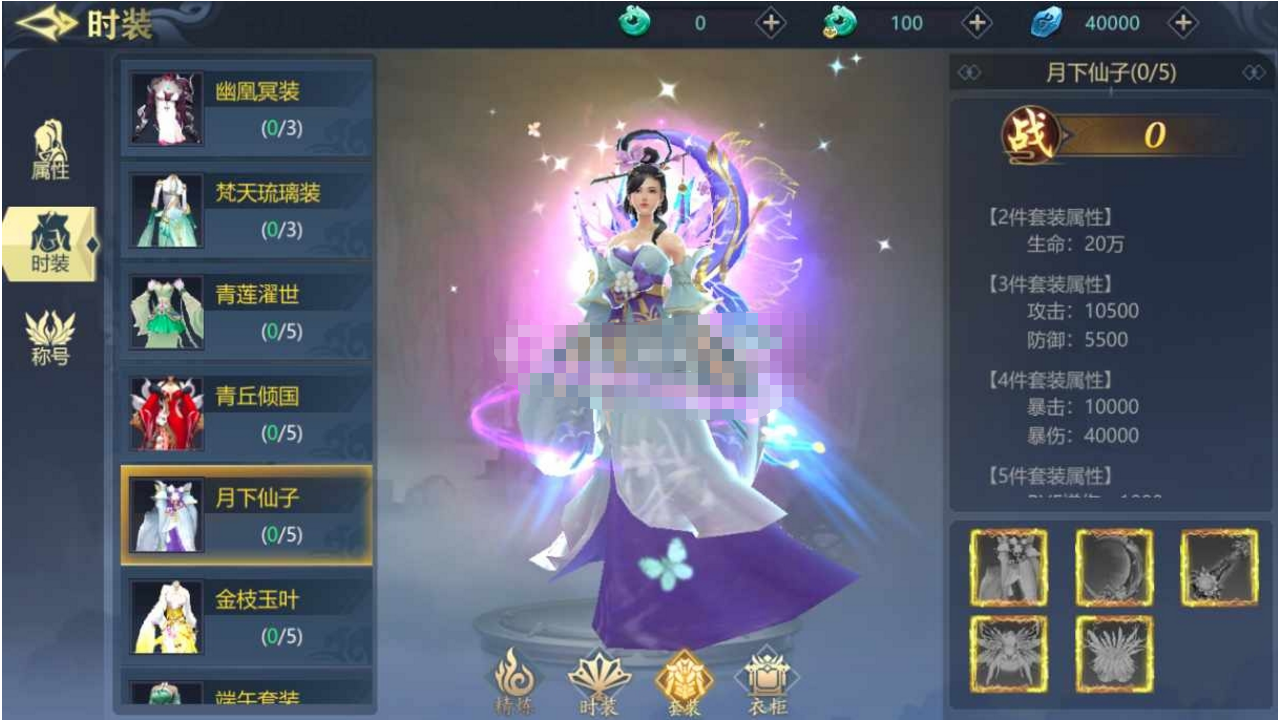The image size is (1278, 720).
Task: Switch to the 称号 title tab
Action: [x=50, y=337]
